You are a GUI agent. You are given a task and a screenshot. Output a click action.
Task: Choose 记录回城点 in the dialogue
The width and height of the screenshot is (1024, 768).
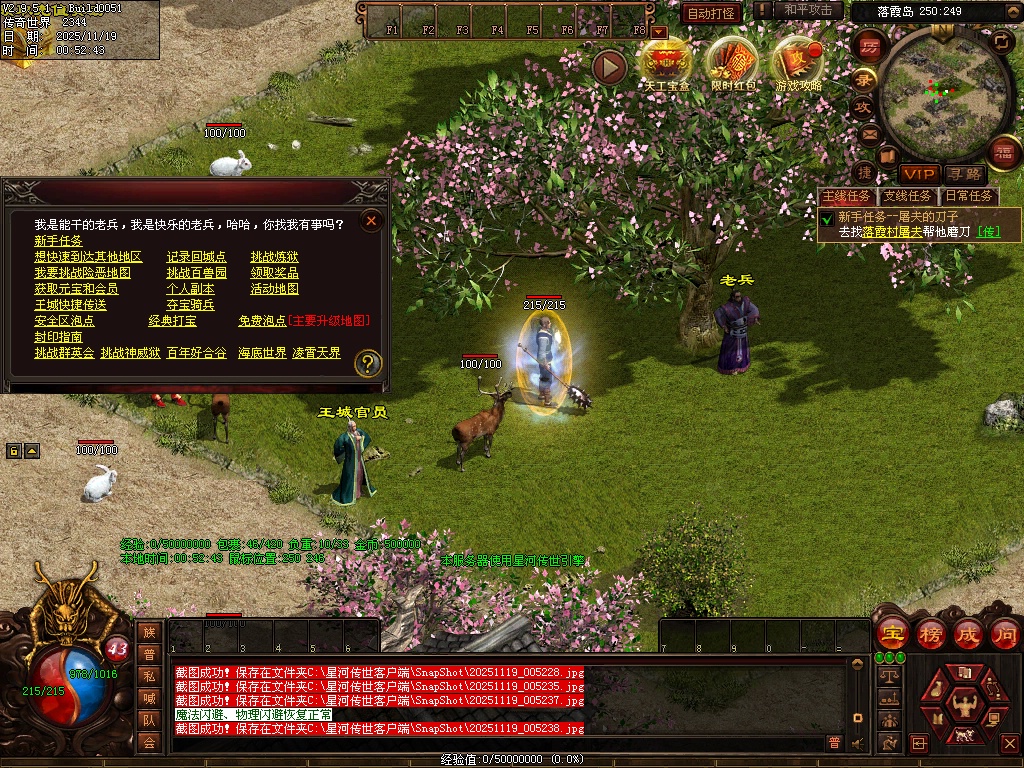coord(196,257)
